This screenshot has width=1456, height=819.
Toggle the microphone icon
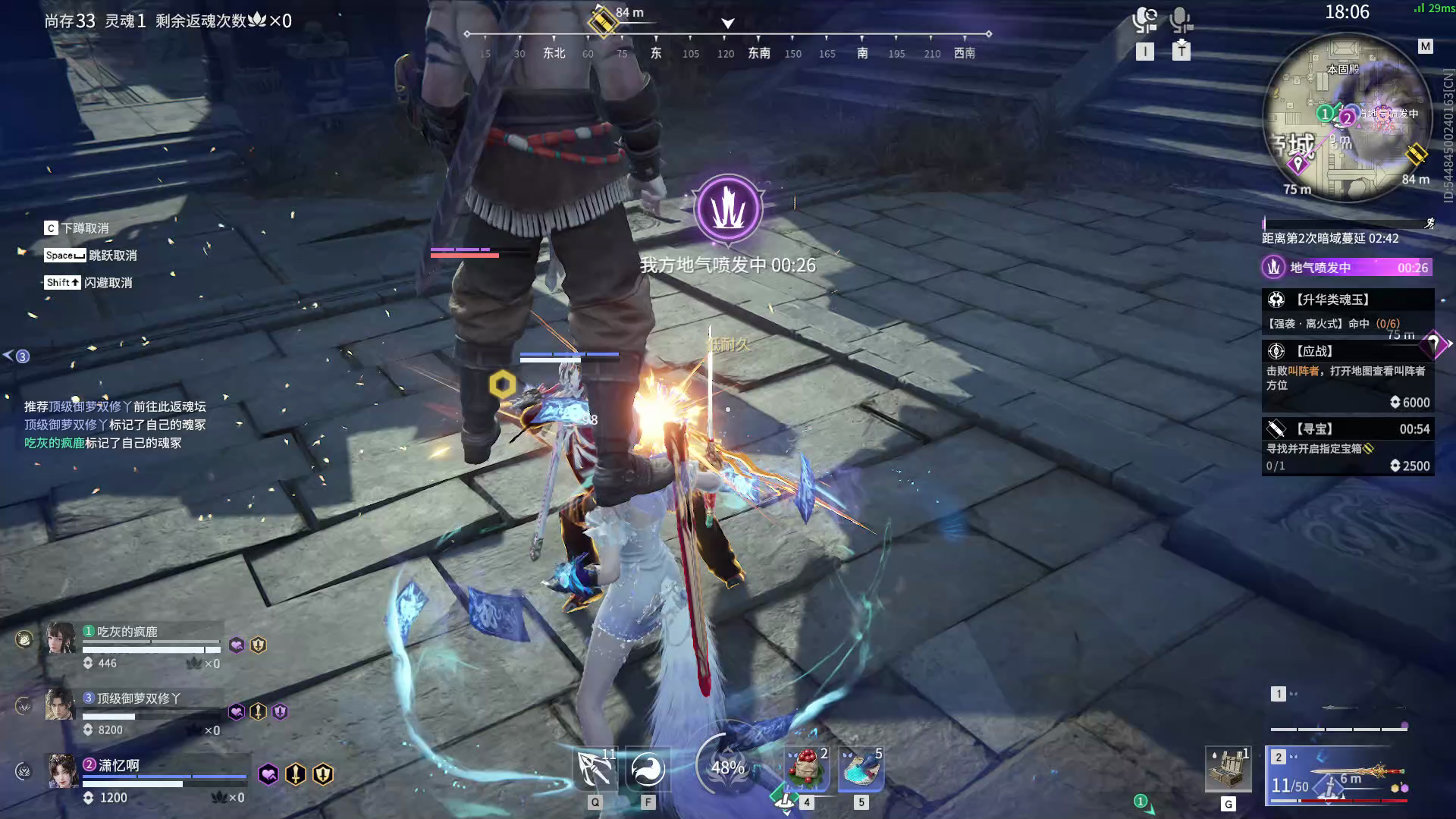[1181, 20]
